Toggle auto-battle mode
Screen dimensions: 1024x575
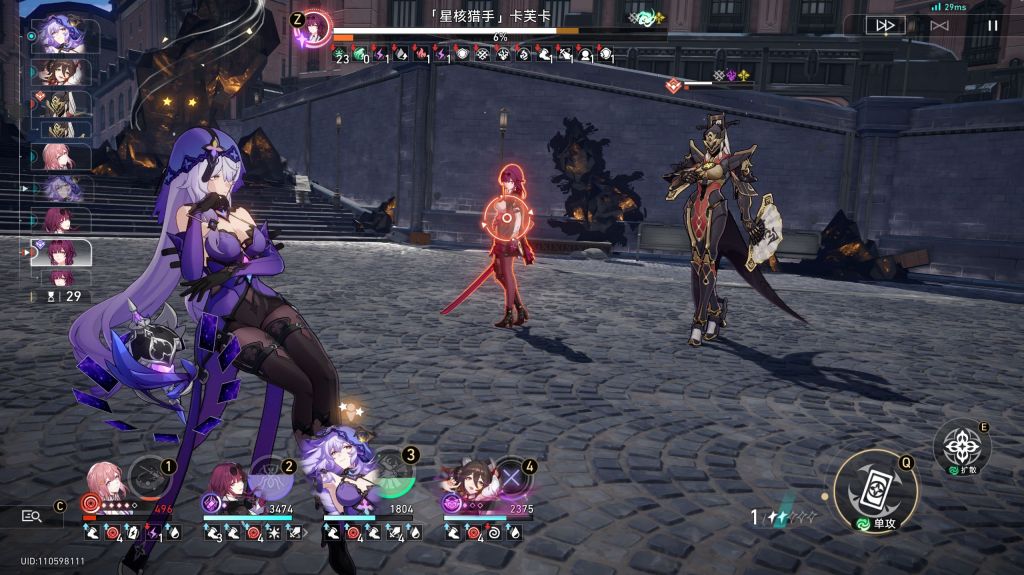click(939, 26)
